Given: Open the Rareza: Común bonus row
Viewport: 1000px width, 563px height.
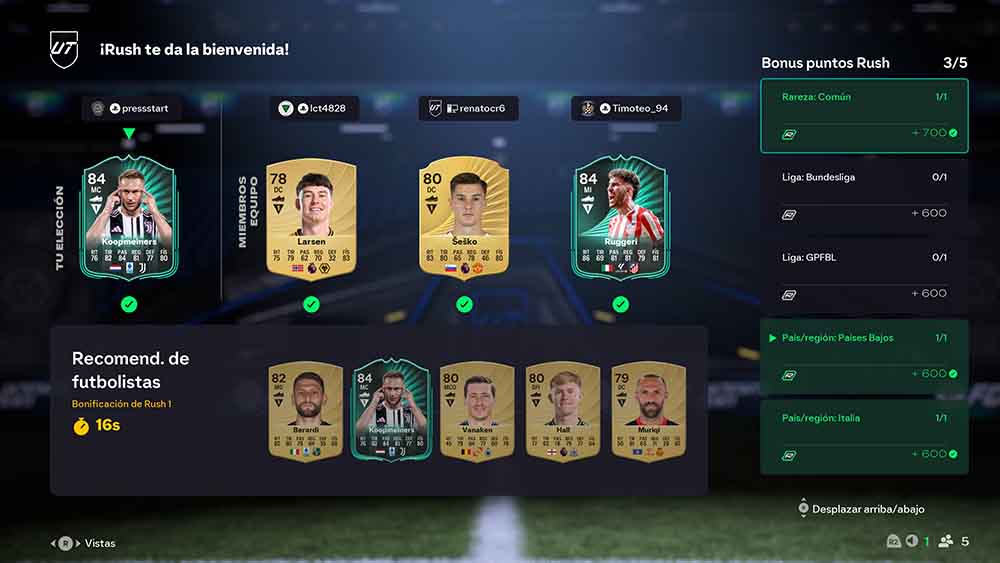Looking at the screenshot, I should coord(864,116).
